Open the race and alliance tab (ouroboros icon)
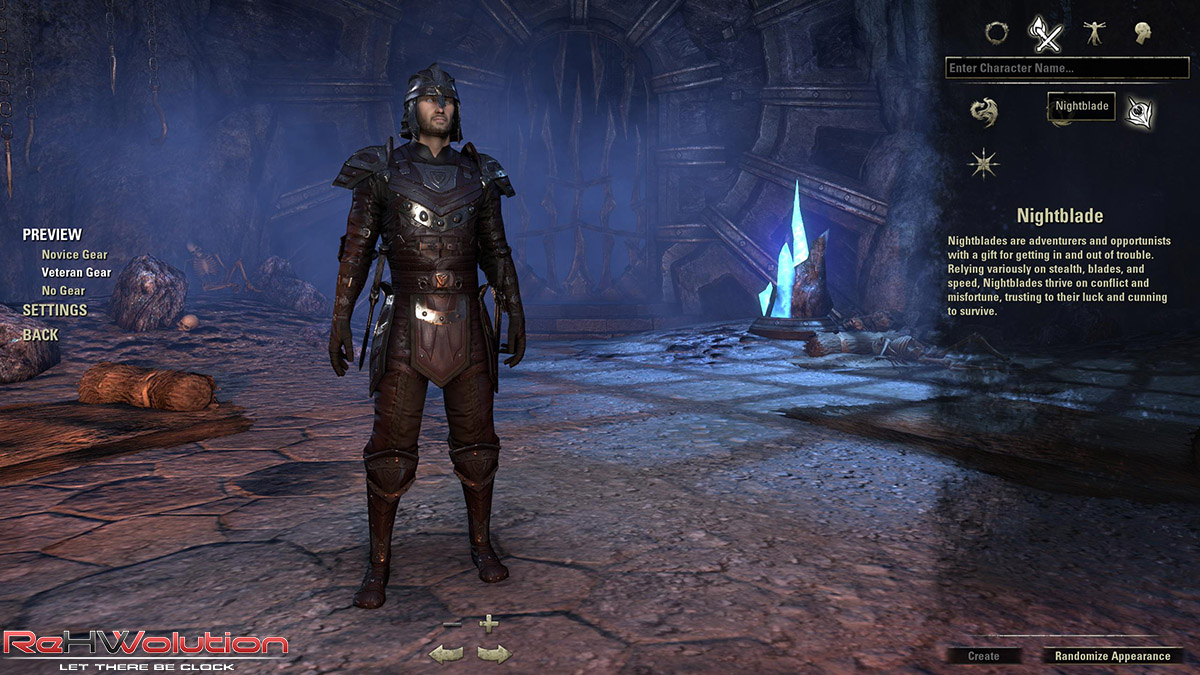 996,33
